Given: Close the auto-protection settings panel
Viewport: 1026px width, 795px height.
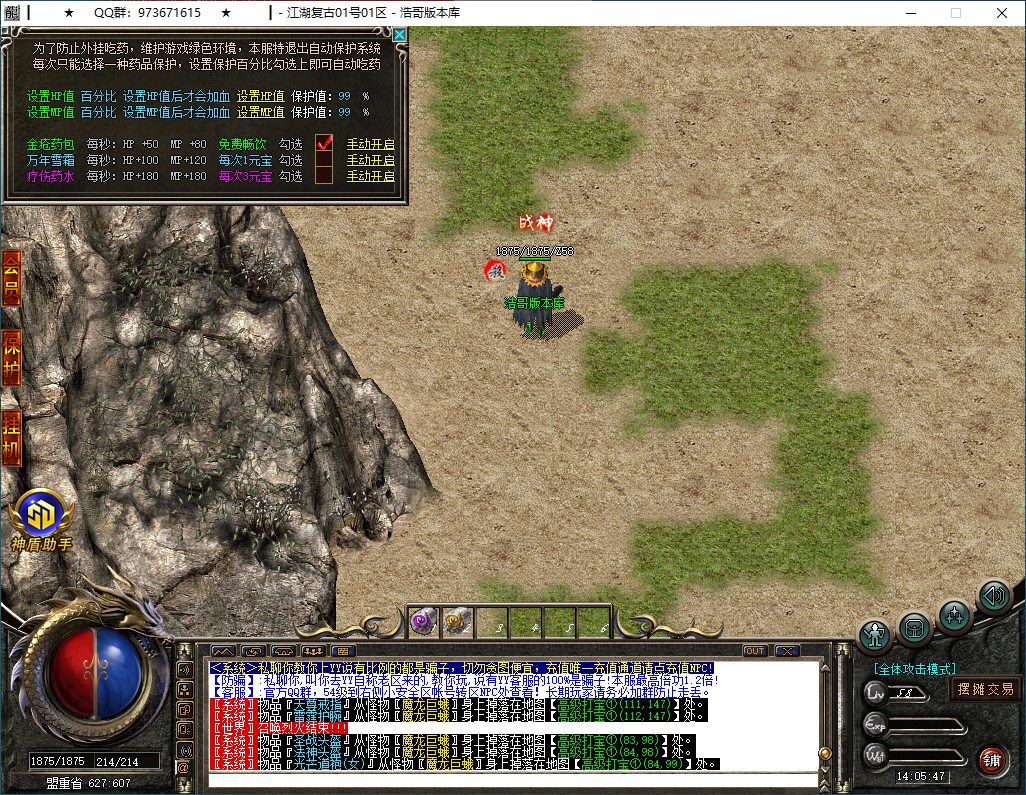Looking at the screenshot, I should click(400, 35).
